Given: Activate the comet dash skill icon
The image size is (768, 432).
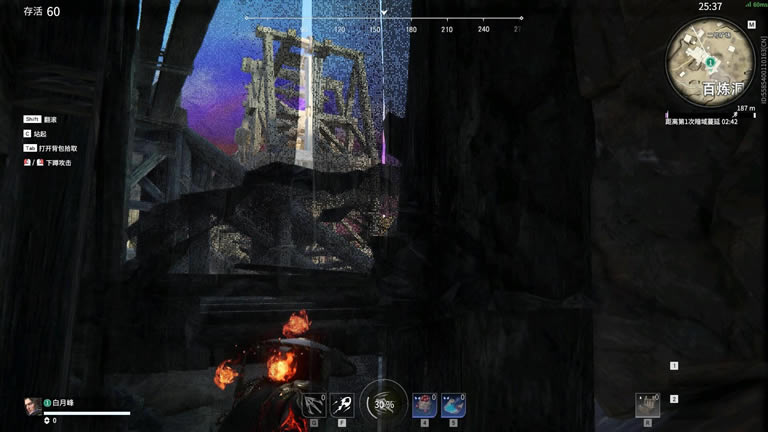Looking at the screenshot, I should [342, 404].
